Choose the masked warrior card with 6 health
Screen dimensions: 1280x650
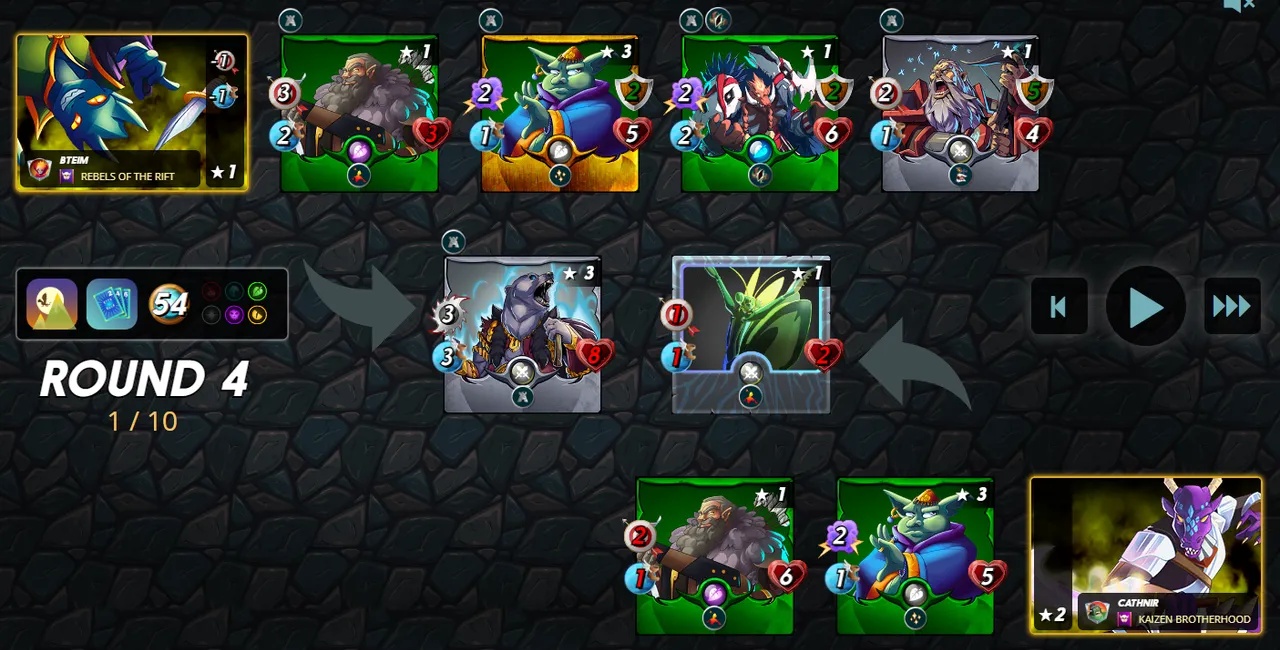pyautogui.click(x=760, y=113)
